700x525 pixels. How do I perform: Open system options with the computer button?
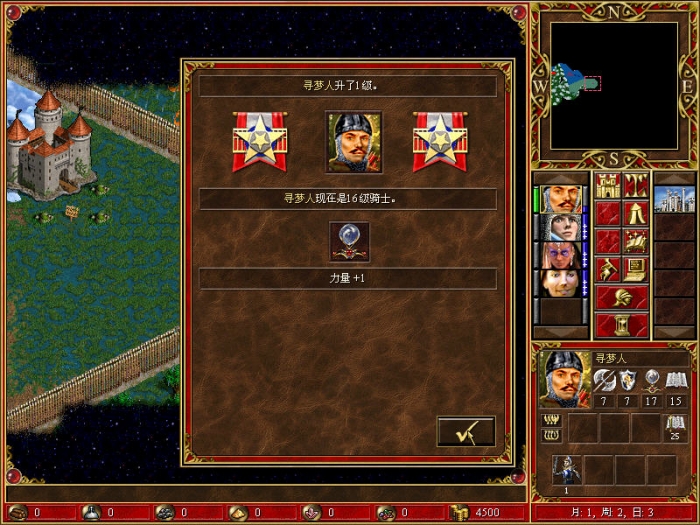pos(636,269)
